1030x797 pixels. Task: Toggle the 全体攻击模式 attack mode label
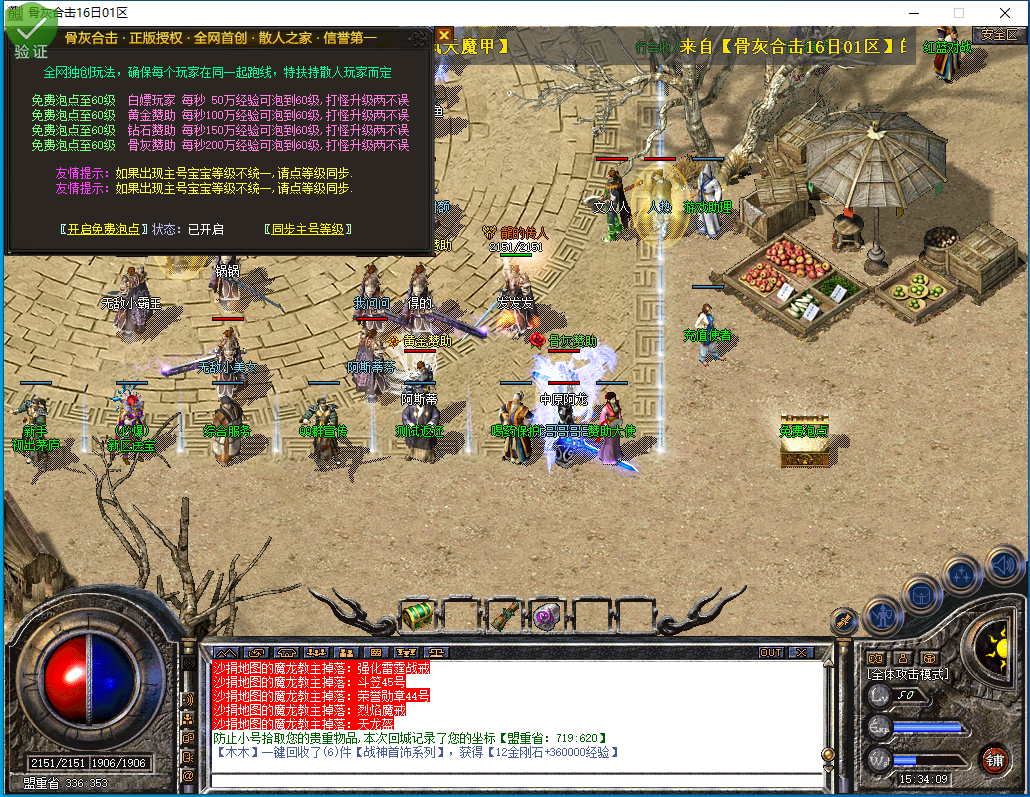tap(907, 674)
